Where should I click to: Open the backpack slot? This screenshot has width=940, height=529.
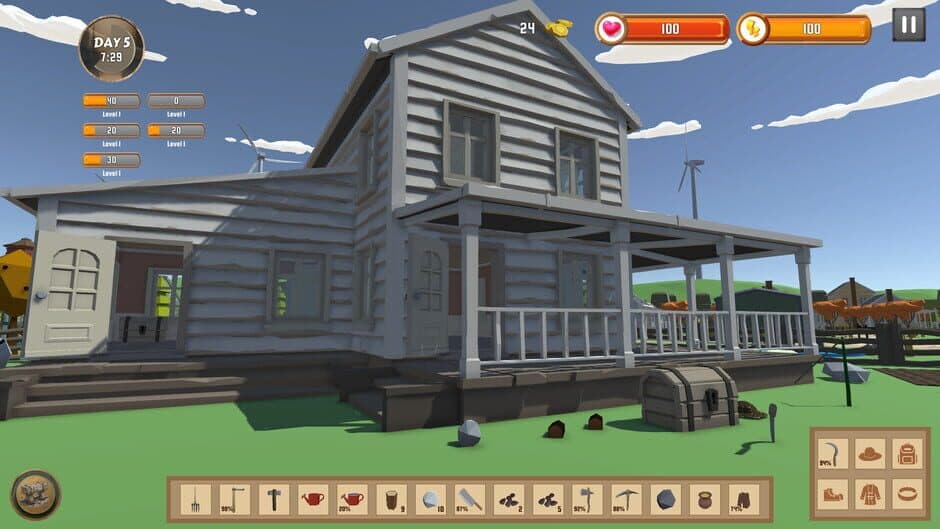tap(908, 454)
